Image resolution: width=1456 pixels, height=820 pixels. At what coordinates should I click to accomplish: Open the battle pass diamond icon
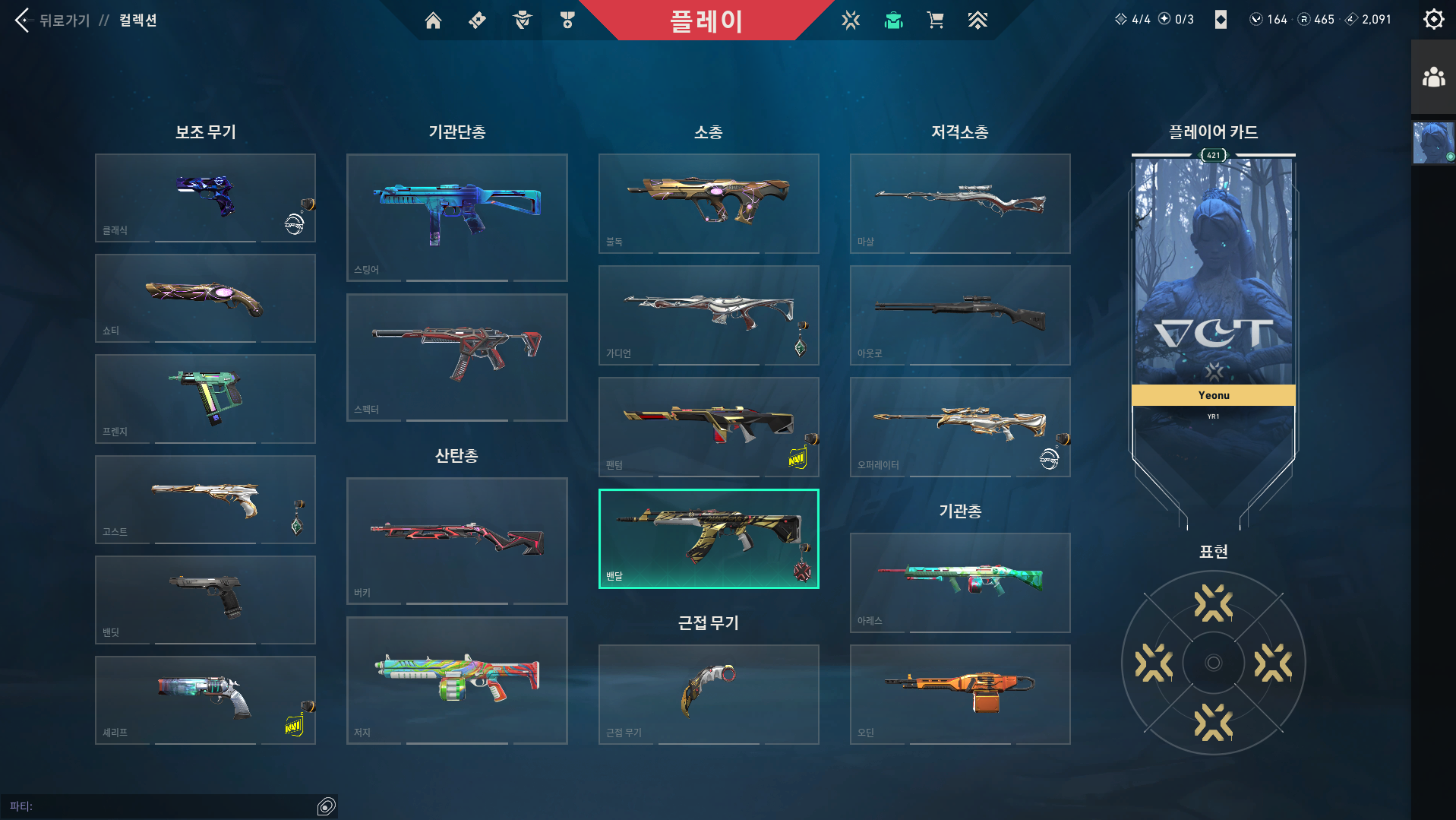pyautogui.click(x=477, y=21)
